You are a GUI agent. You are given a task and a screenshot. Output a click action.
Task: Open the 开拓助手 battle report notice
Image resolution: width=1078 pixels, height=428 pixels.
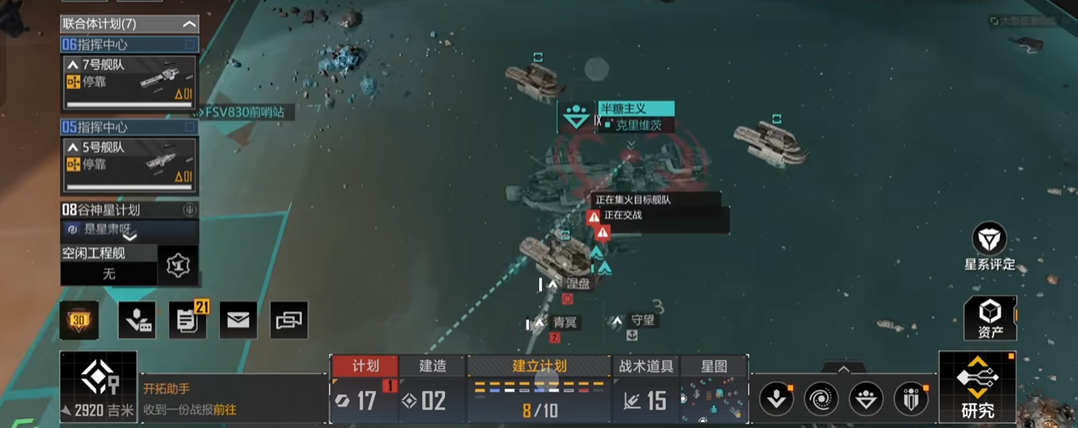(x=190, y=399)
